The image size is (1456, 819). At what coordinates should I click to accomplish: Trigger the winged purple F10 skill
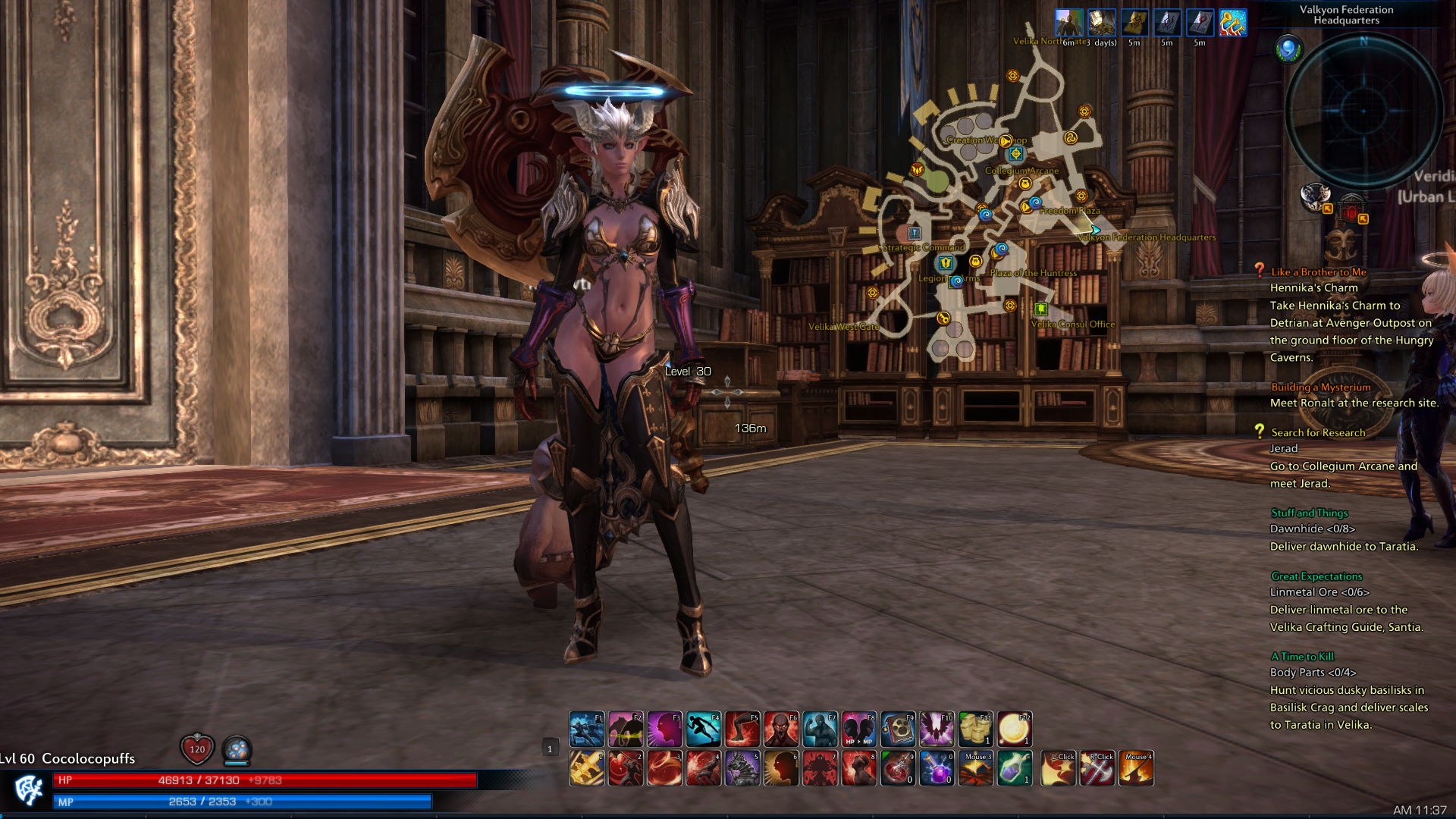click(x=937, y=730)
